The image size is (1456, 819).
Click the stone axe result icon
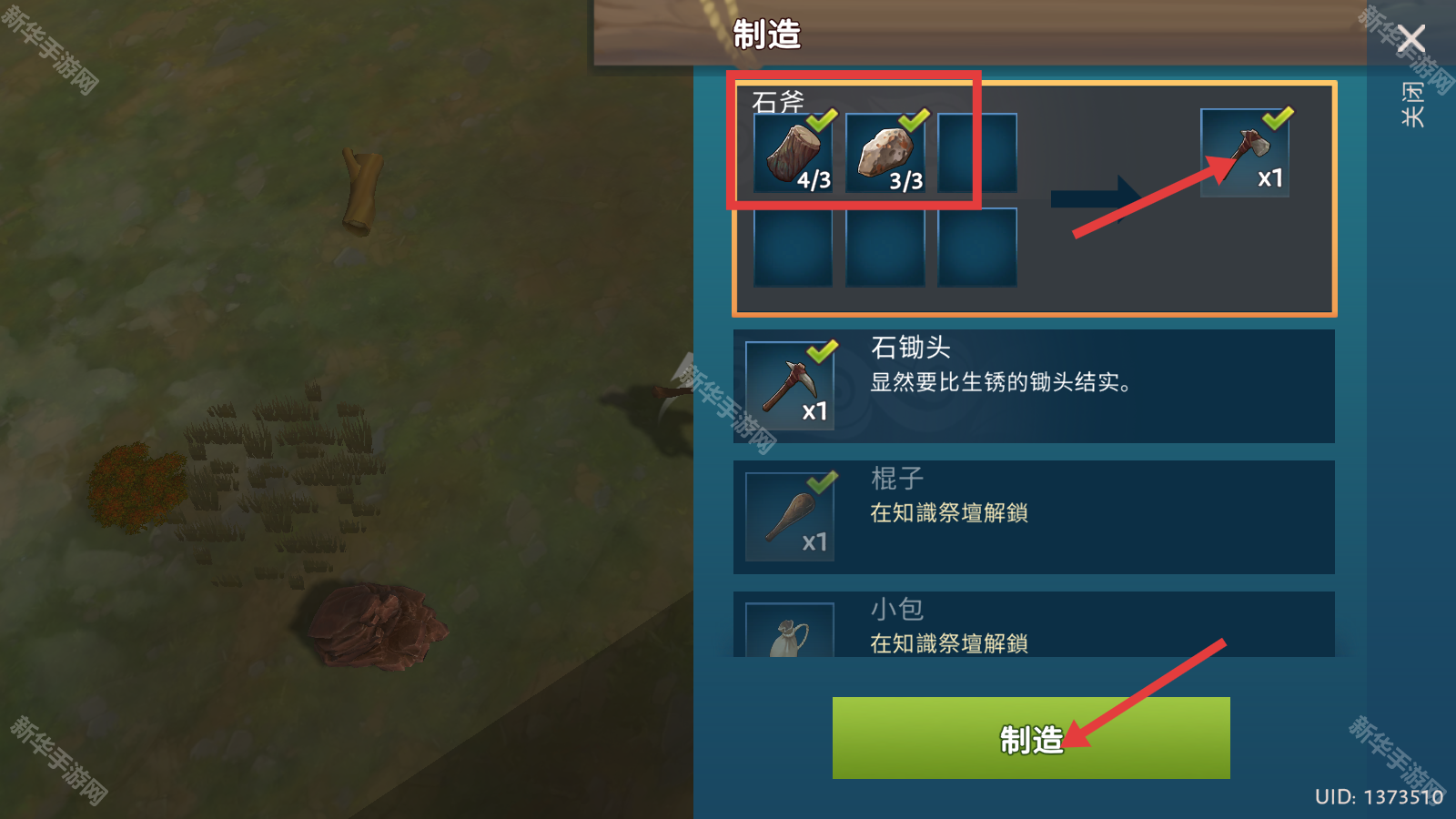[1245, 153]
